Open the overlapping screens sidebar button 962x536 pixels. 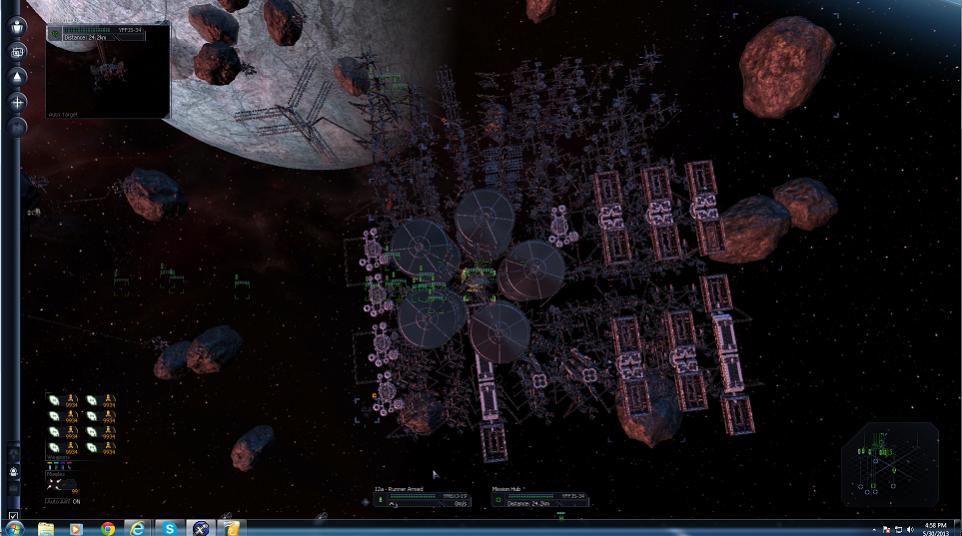(x=17, y=51)
